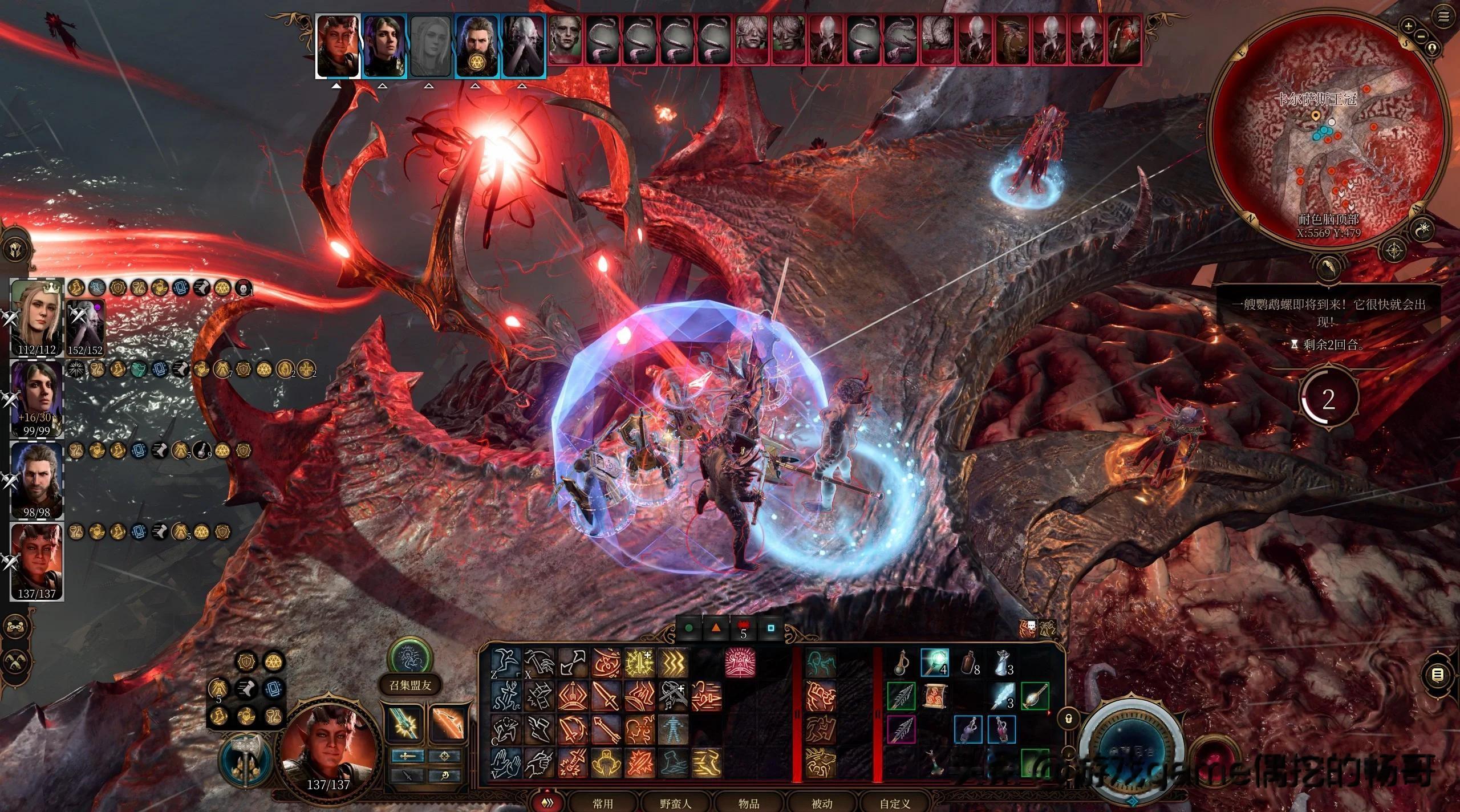Use the Jump ability with Z hotkey label
The width and height of the screenshot is (1460, 812).
point(506,663)
